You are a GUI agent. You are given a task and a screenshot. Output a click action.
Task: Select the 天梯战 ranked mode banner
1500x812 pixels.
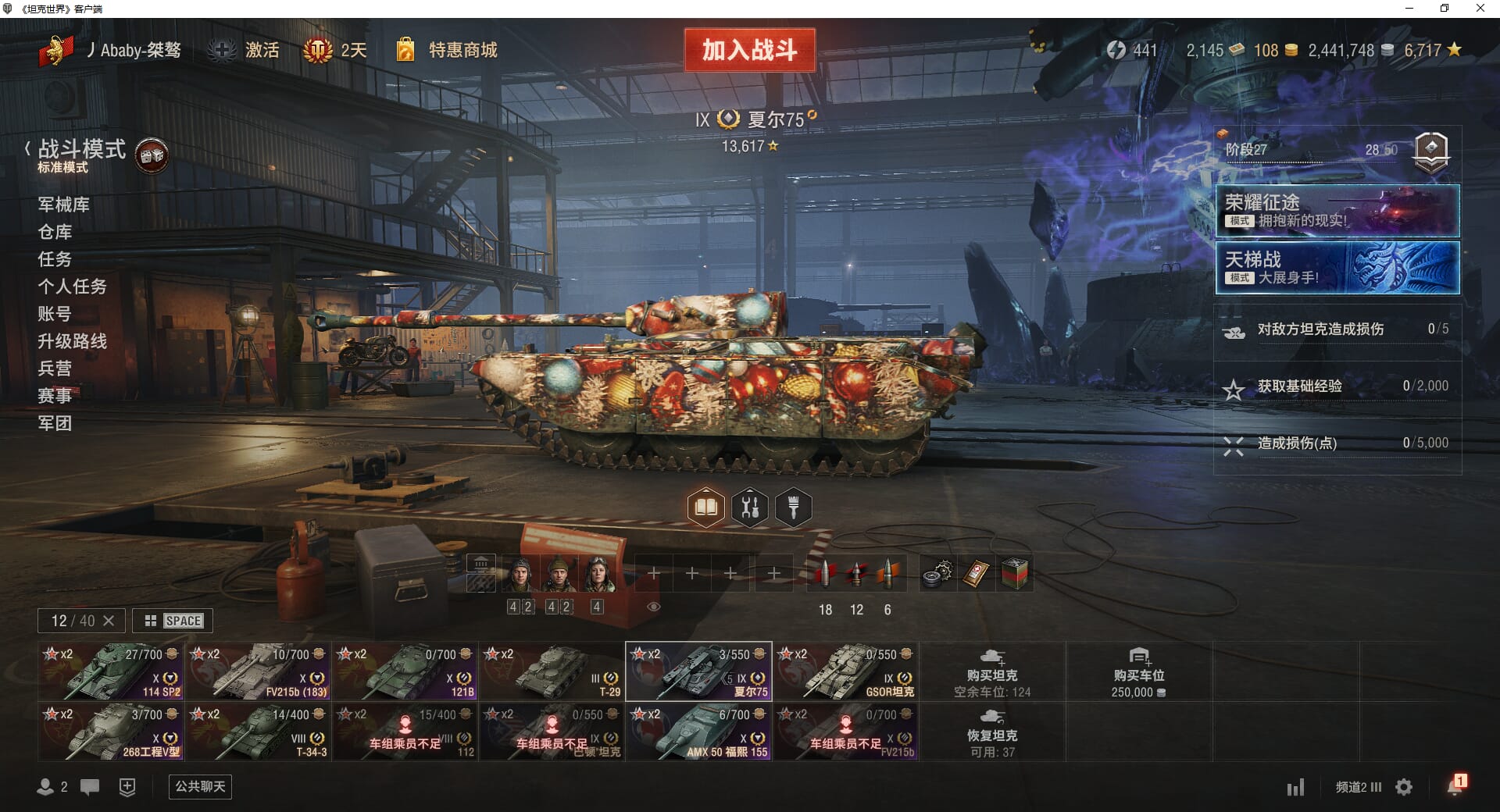pos(1337,268)
